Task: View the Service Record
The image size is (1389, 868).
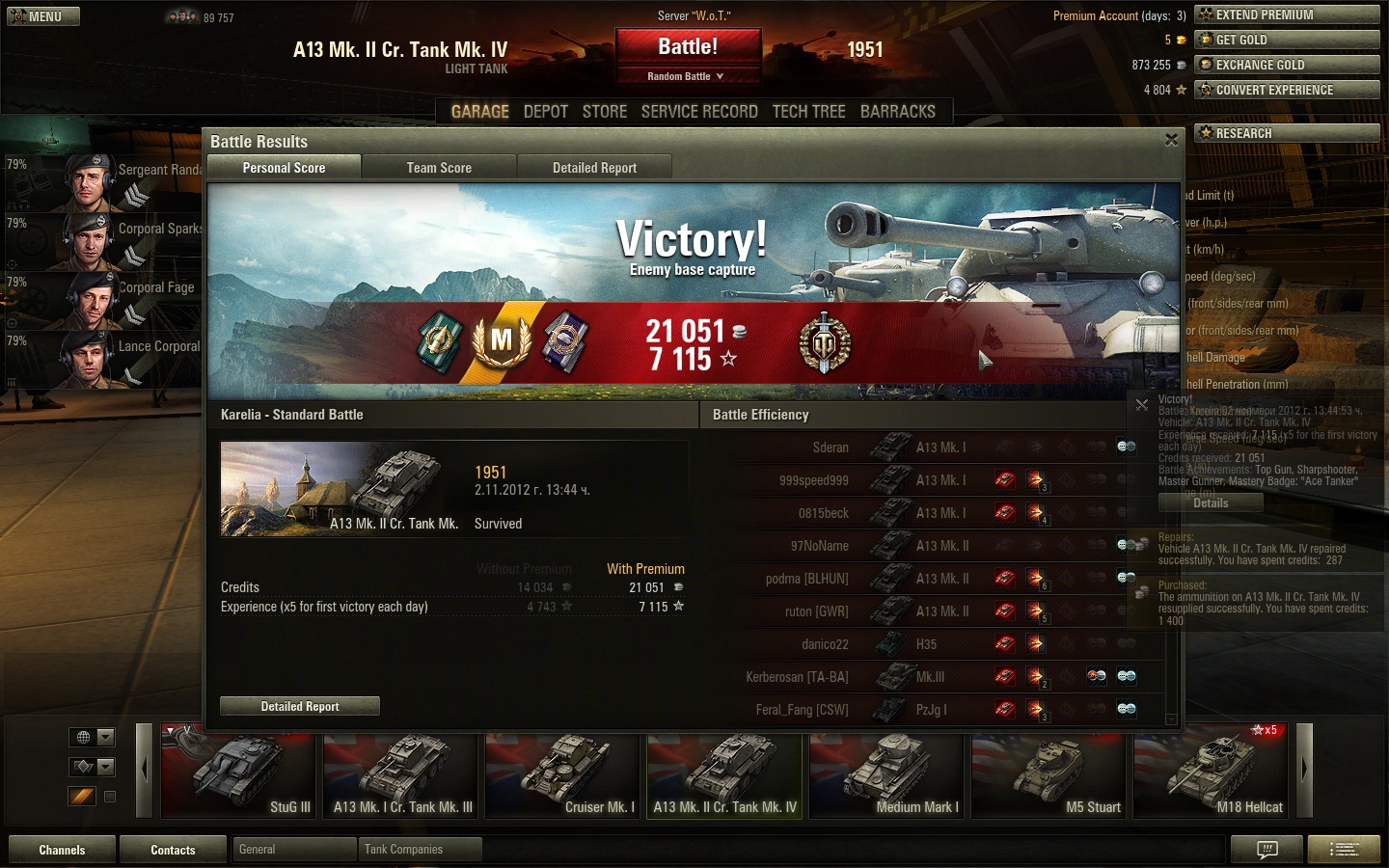Action: click(699, 112)
